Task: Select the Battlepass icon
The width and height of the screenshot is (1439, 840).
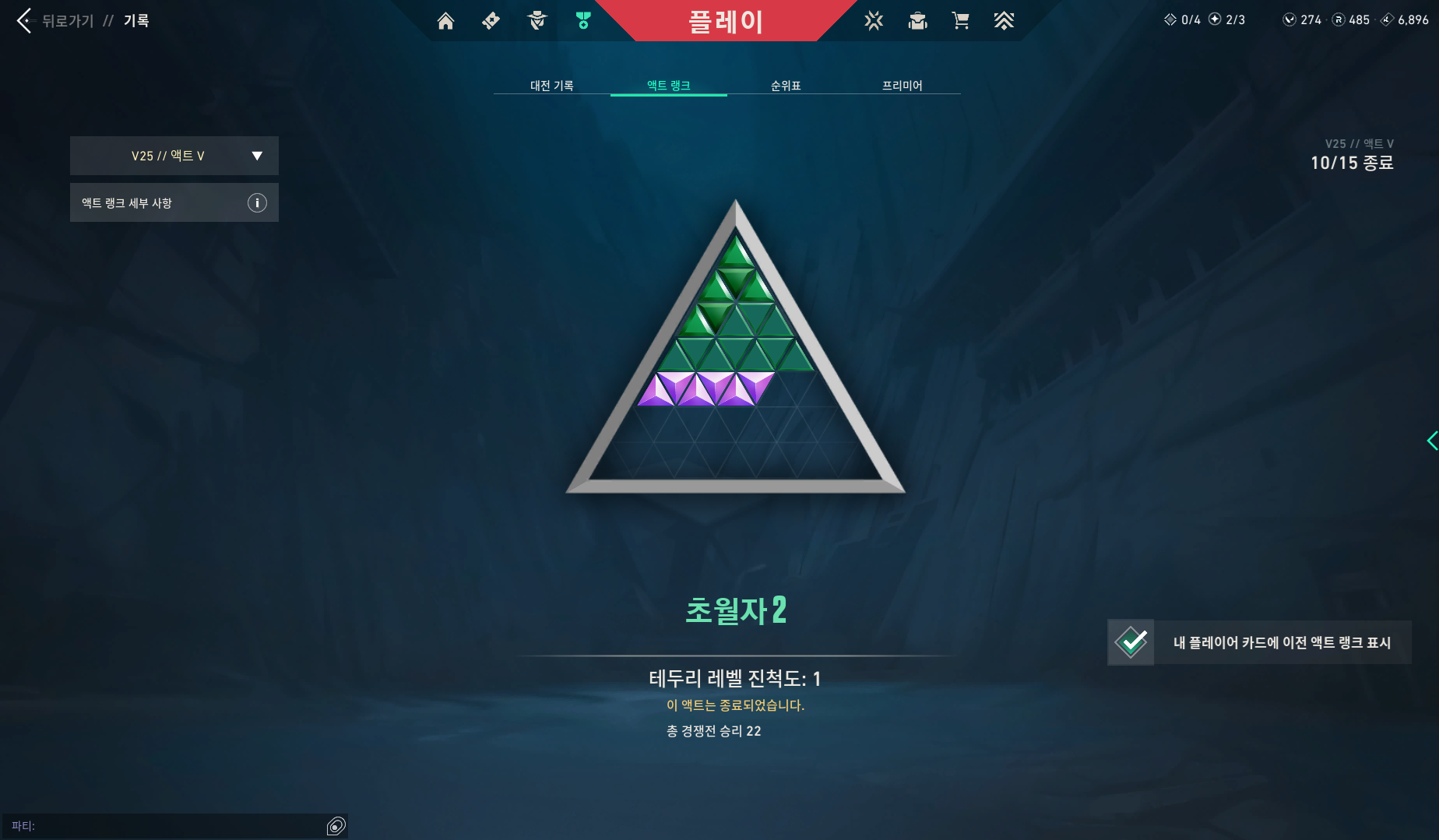Action: click(x=491, y=21)
